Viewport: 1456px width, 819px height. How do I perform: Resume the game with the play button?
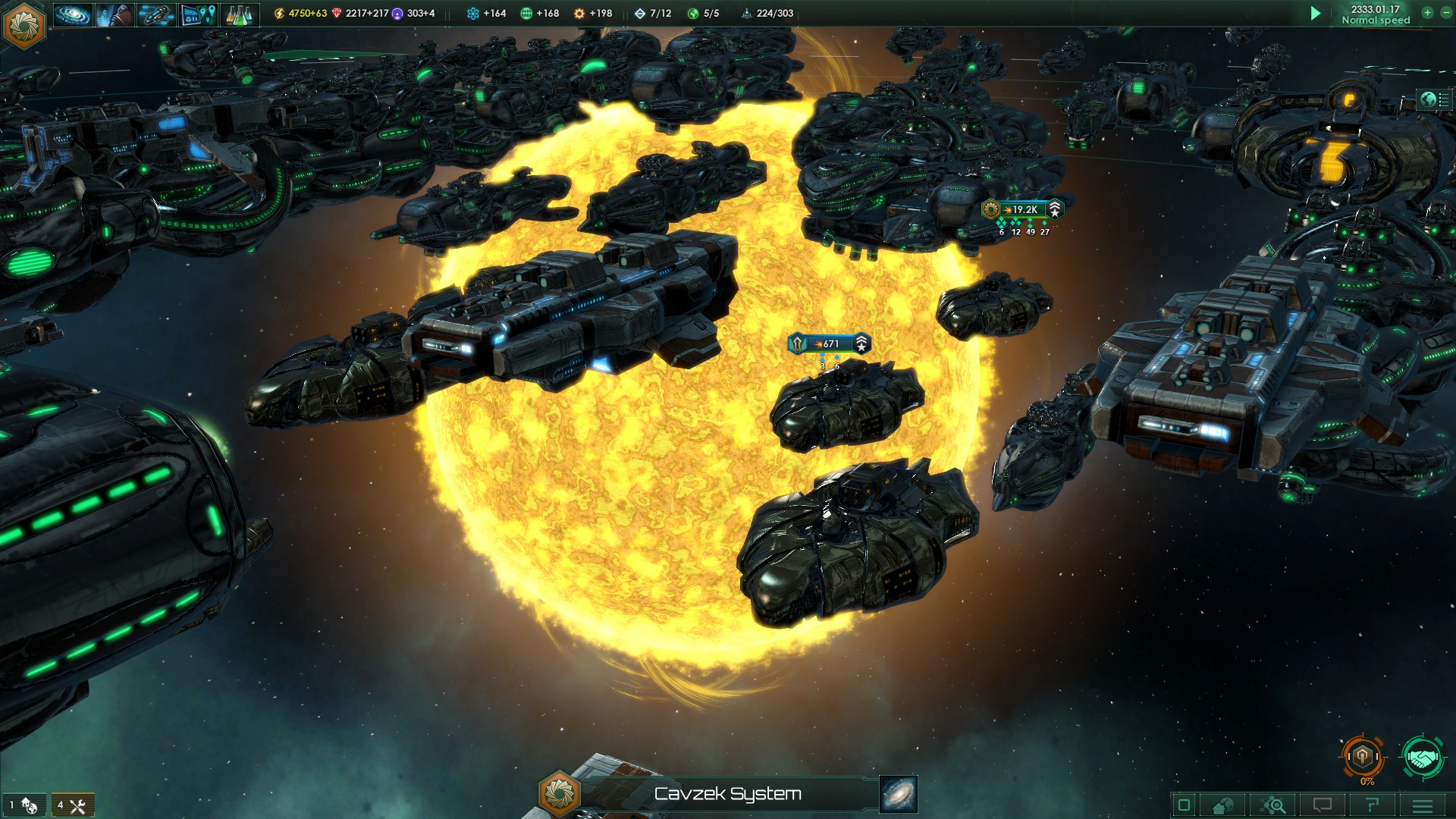click(1316, 14)
